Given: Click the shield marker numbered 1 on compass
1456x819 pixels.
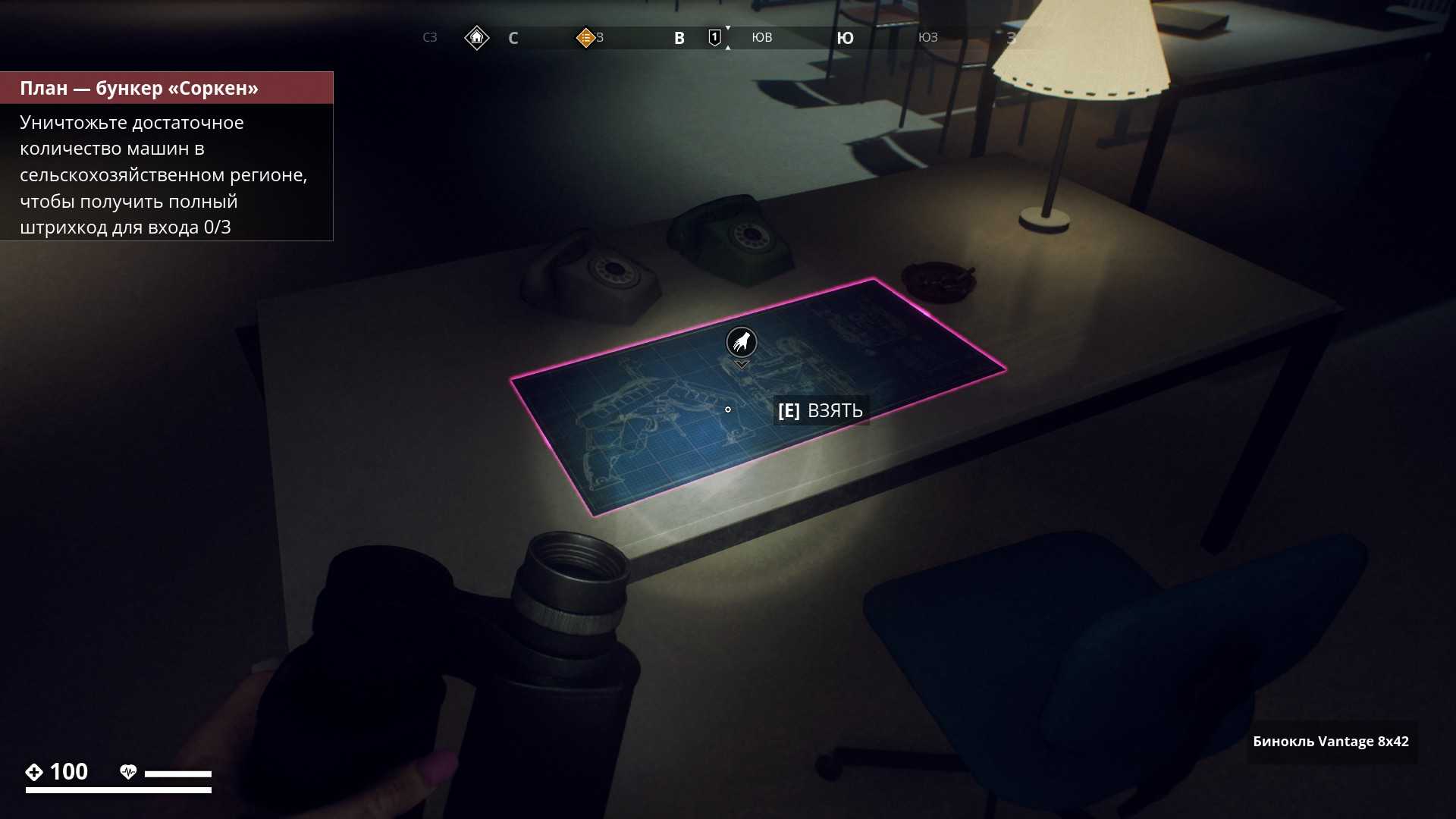Looking at the screenshot, I should 714,37.
